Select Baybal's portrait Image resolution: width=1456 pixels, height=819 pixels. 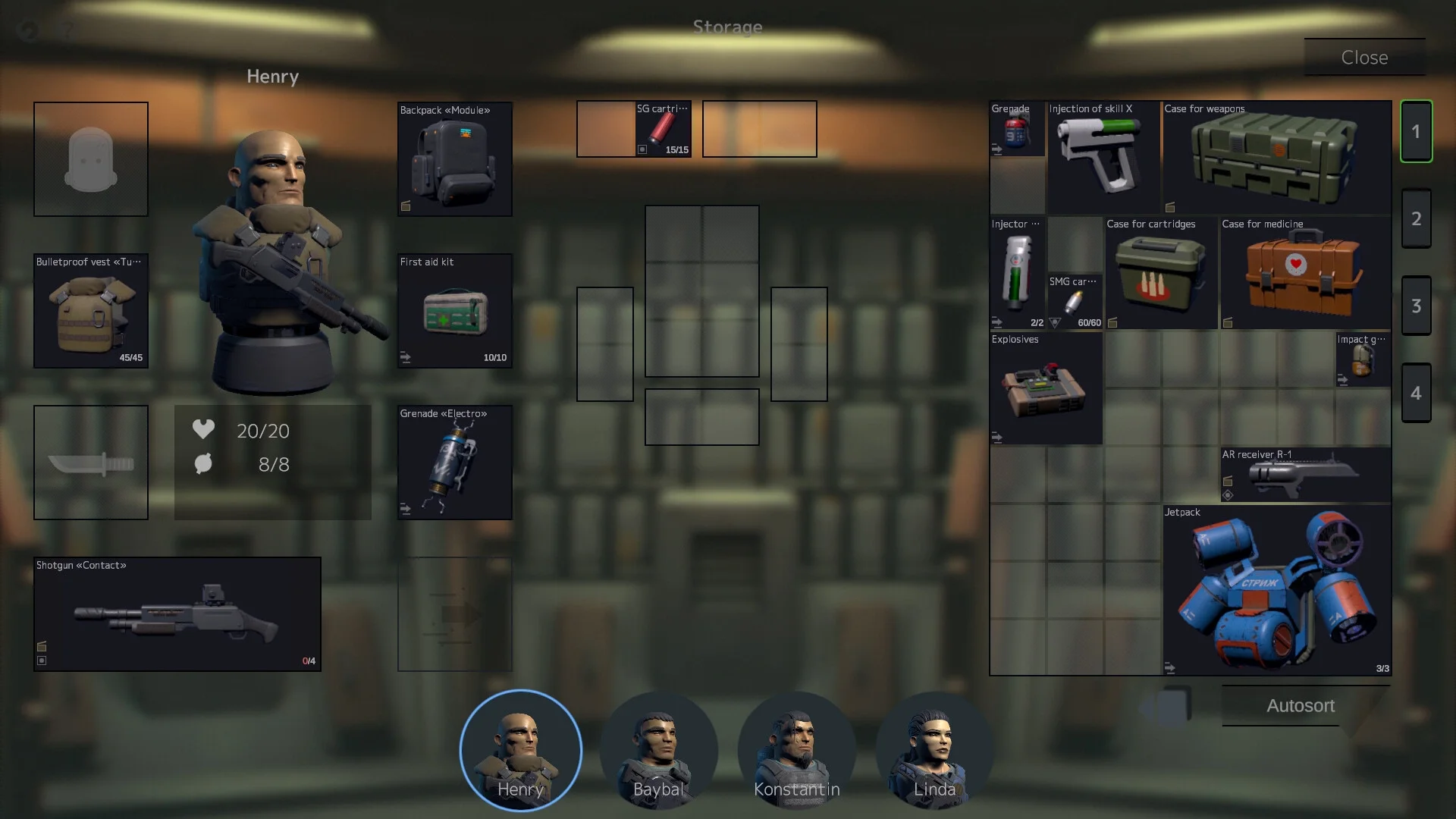(x=658, y=751)
